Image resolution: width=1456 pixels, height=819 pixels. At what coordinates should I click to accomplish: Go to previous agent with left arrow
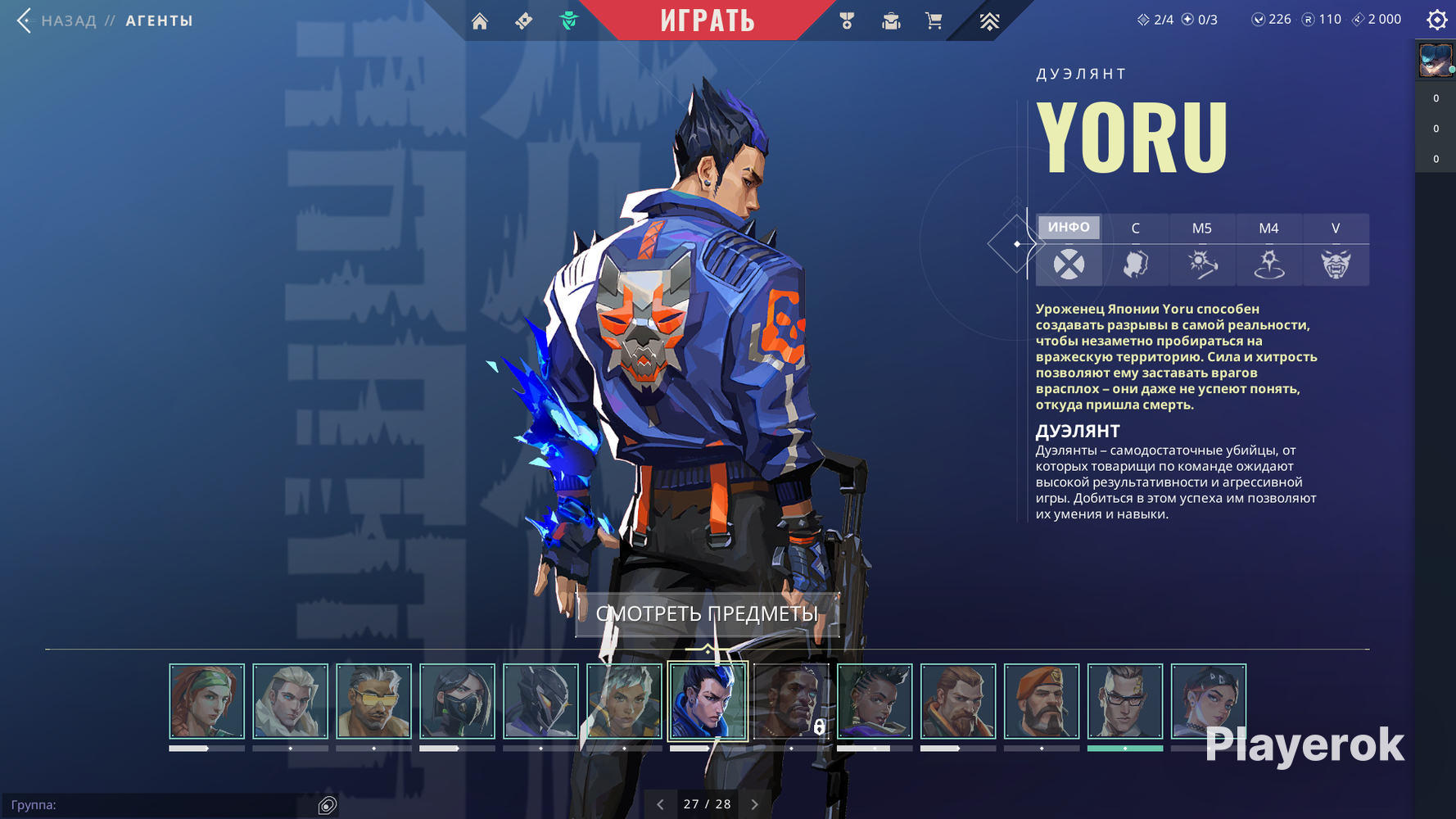coord(660,804)
